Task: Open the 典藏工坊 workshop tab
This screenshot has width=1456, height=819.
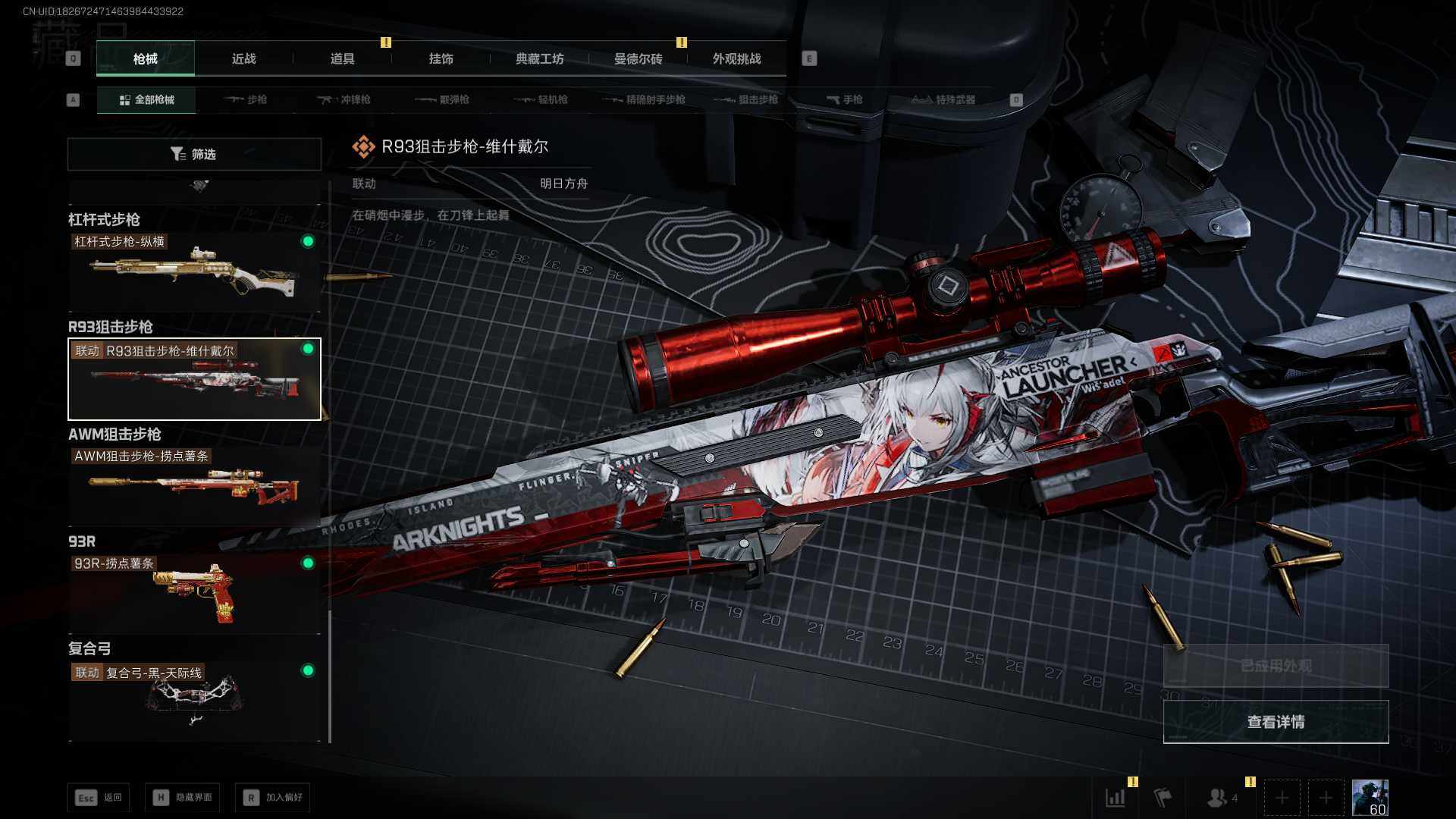Action: (x=539, y=59)
